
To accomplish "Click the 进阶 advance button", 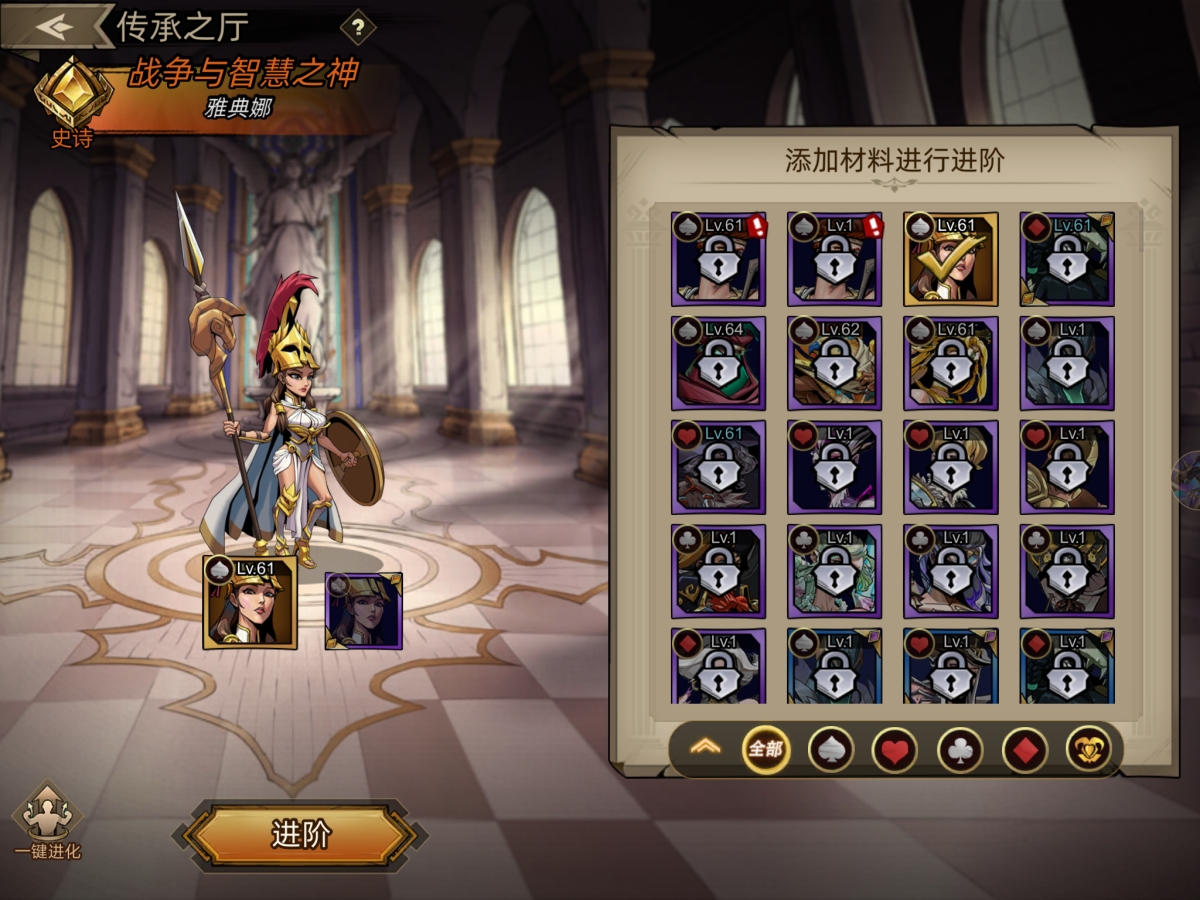I will (x=300, y=835).
